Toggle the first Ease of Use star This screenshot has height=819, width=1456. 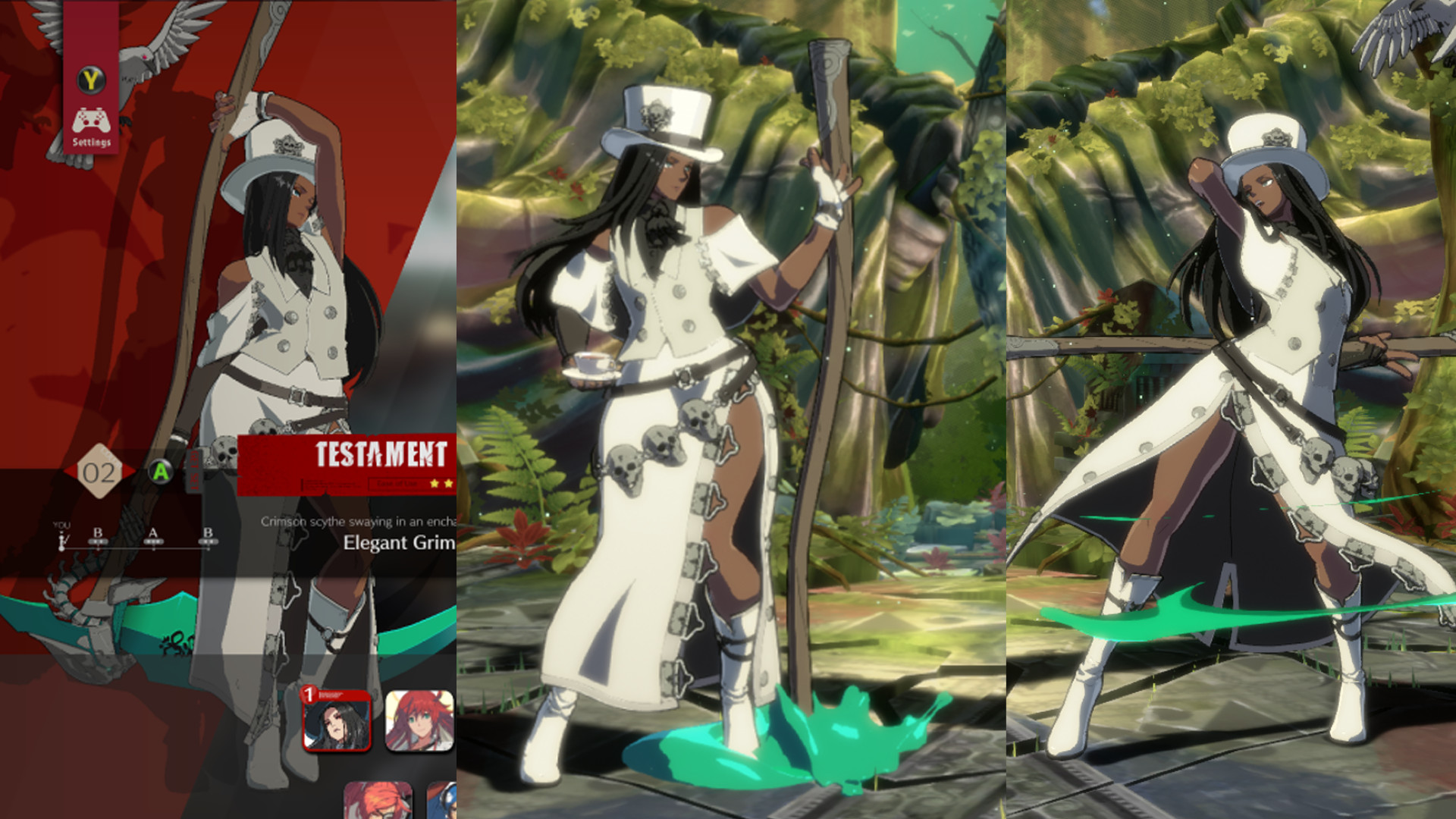pyautogui.click(x=434, y=484)
